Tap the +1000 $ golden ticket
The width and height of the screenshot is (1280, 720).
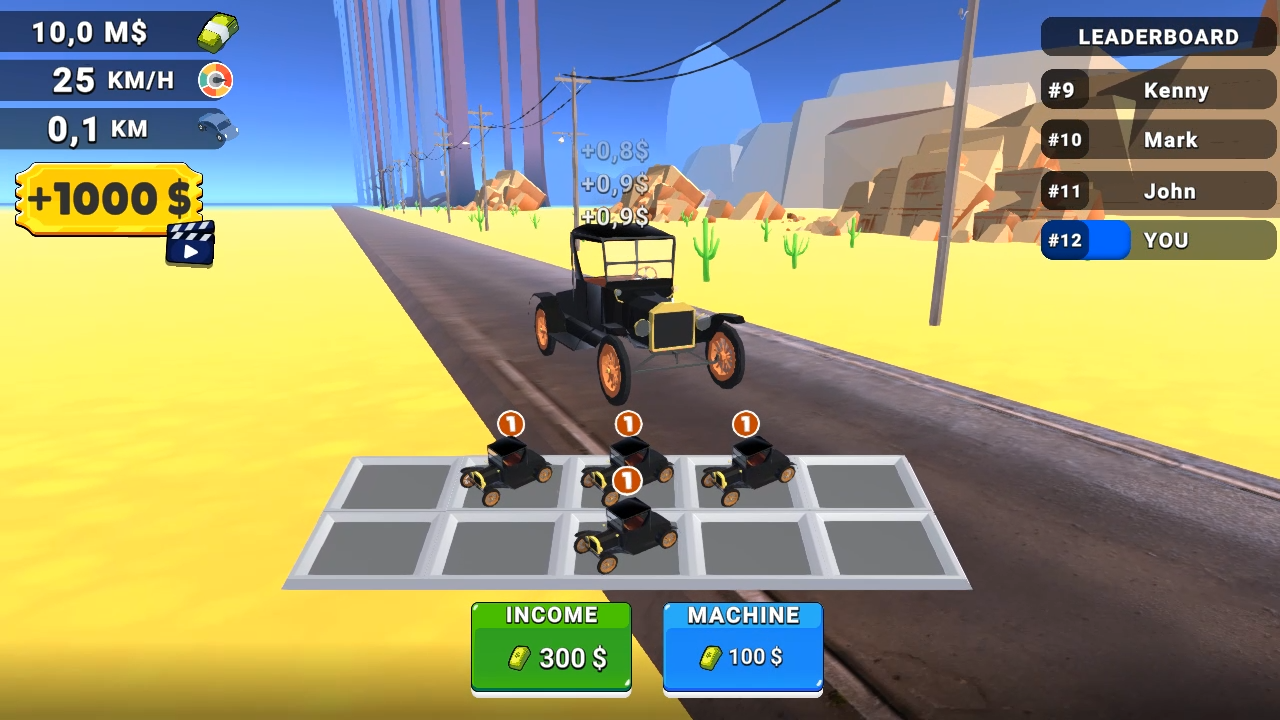(108, 198)
